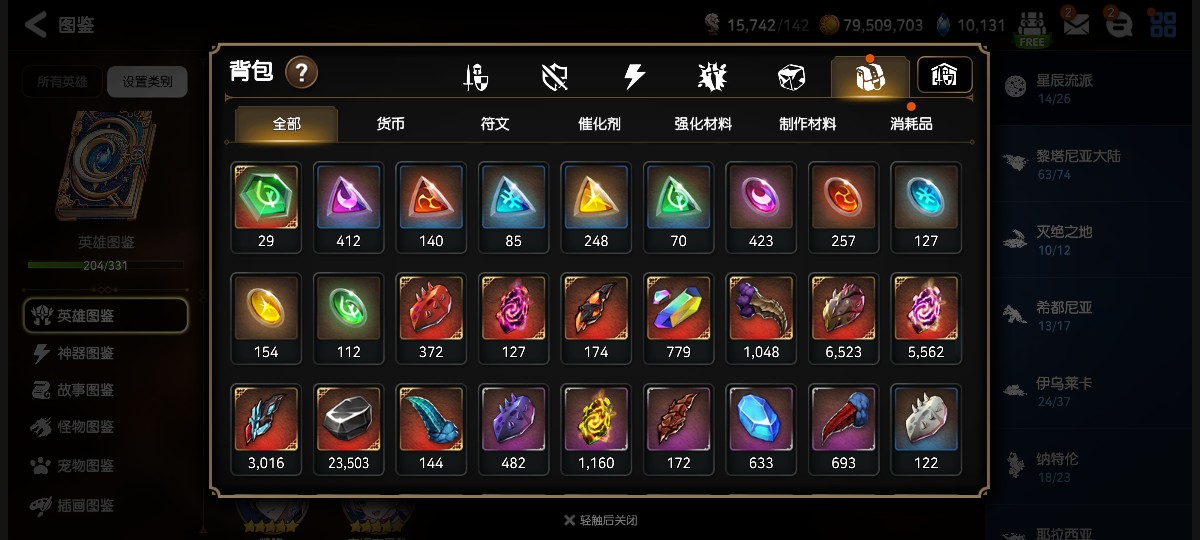Show the 强化材料 enhancement materials tab
This screenshot has width=1200, height=540.
(x=703, y=124)
